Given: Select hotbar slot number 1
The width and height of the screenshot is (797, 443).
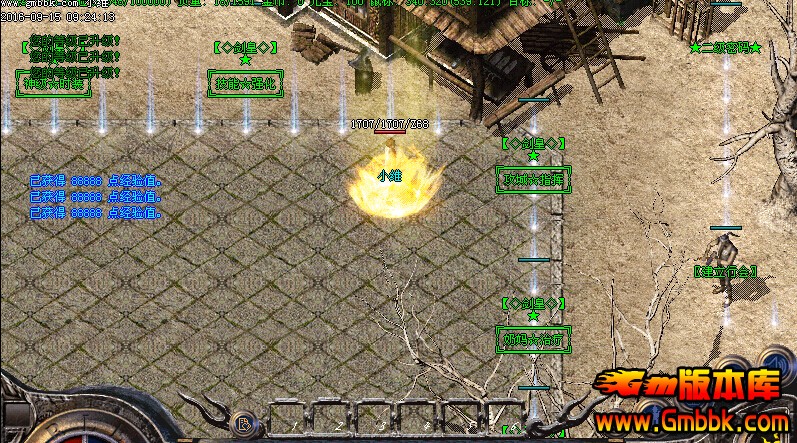Looking at the screenshot, I should point(288,420).
